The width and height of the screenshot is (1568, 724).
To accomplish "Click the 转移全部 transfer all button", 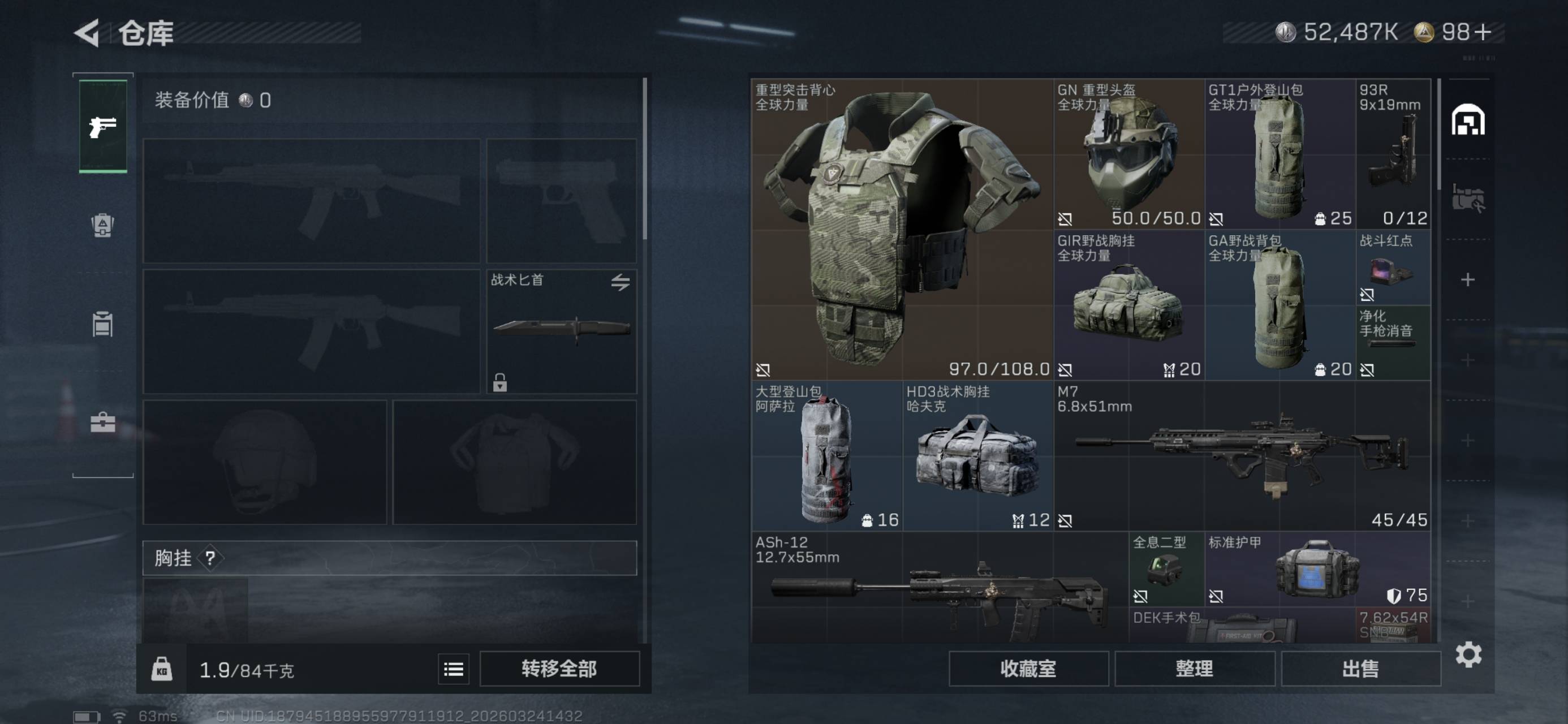I will [x=559, y=669].
